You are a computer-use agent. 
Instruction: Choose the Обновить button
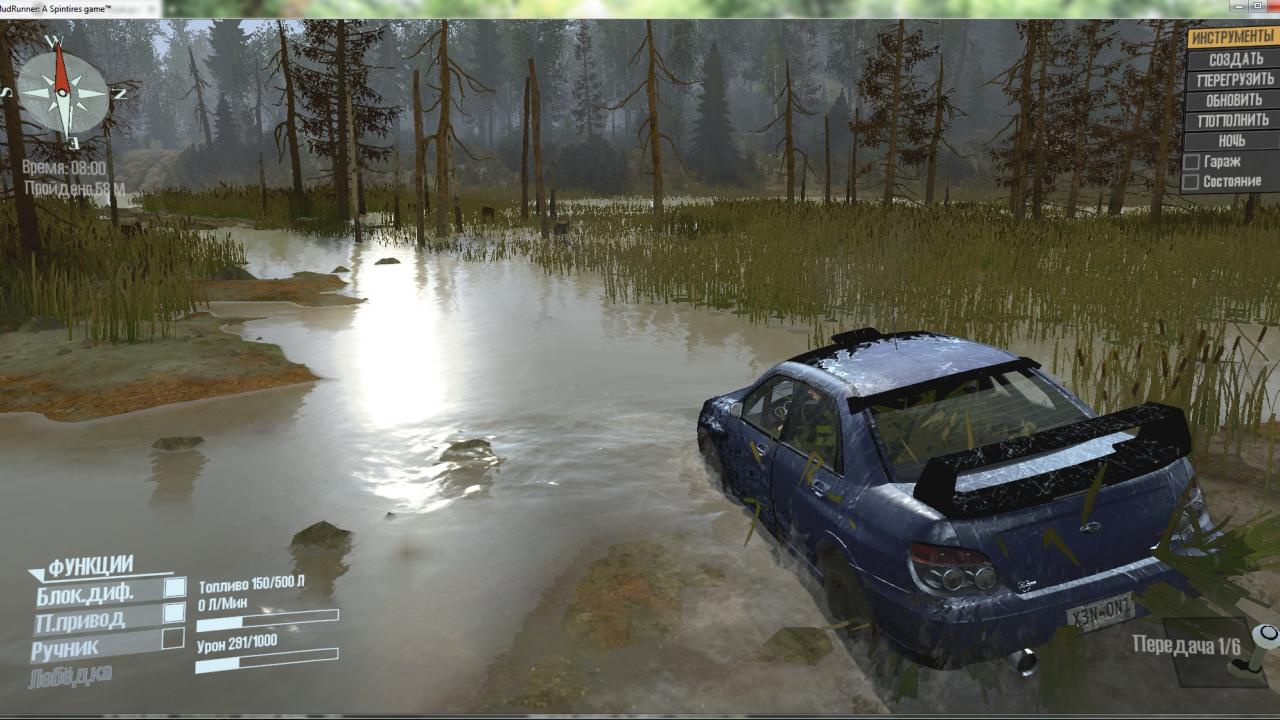[1234, 100]
